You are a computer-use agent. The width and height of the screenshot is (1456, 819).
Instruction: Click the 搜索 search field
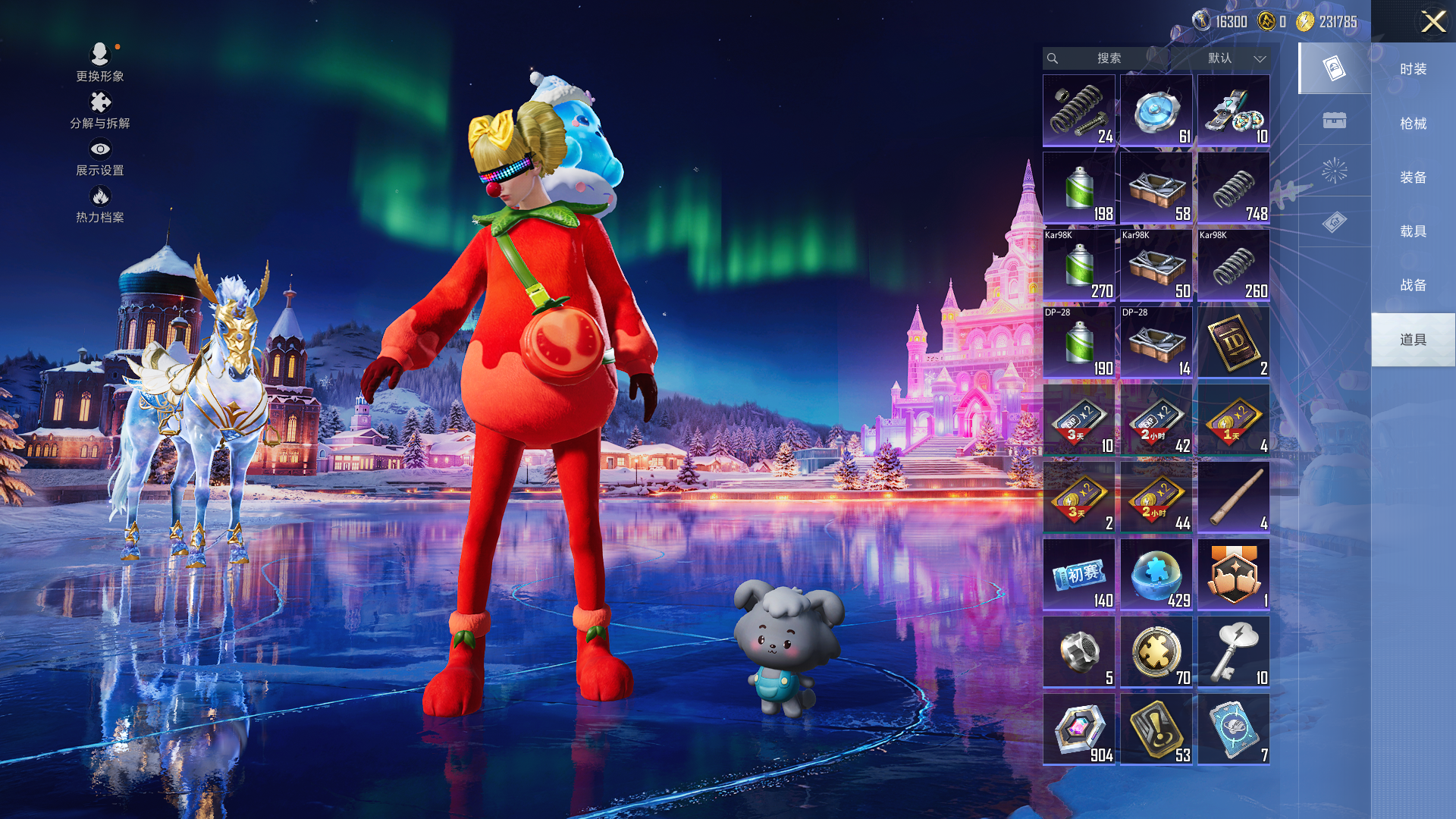[1107, 58]
